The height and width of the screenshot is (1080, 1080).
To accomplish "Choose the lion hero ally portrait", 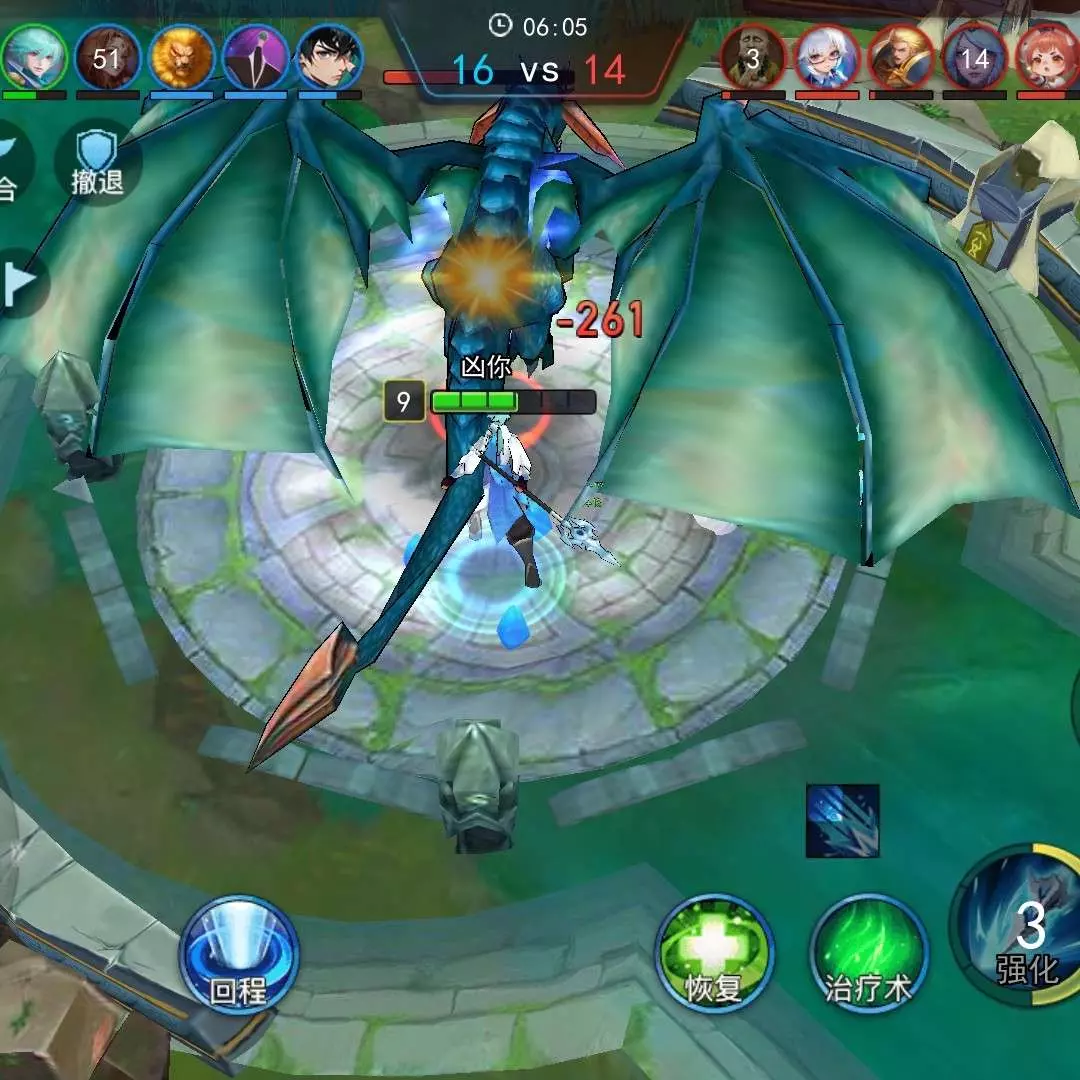I will click(182, 58).
